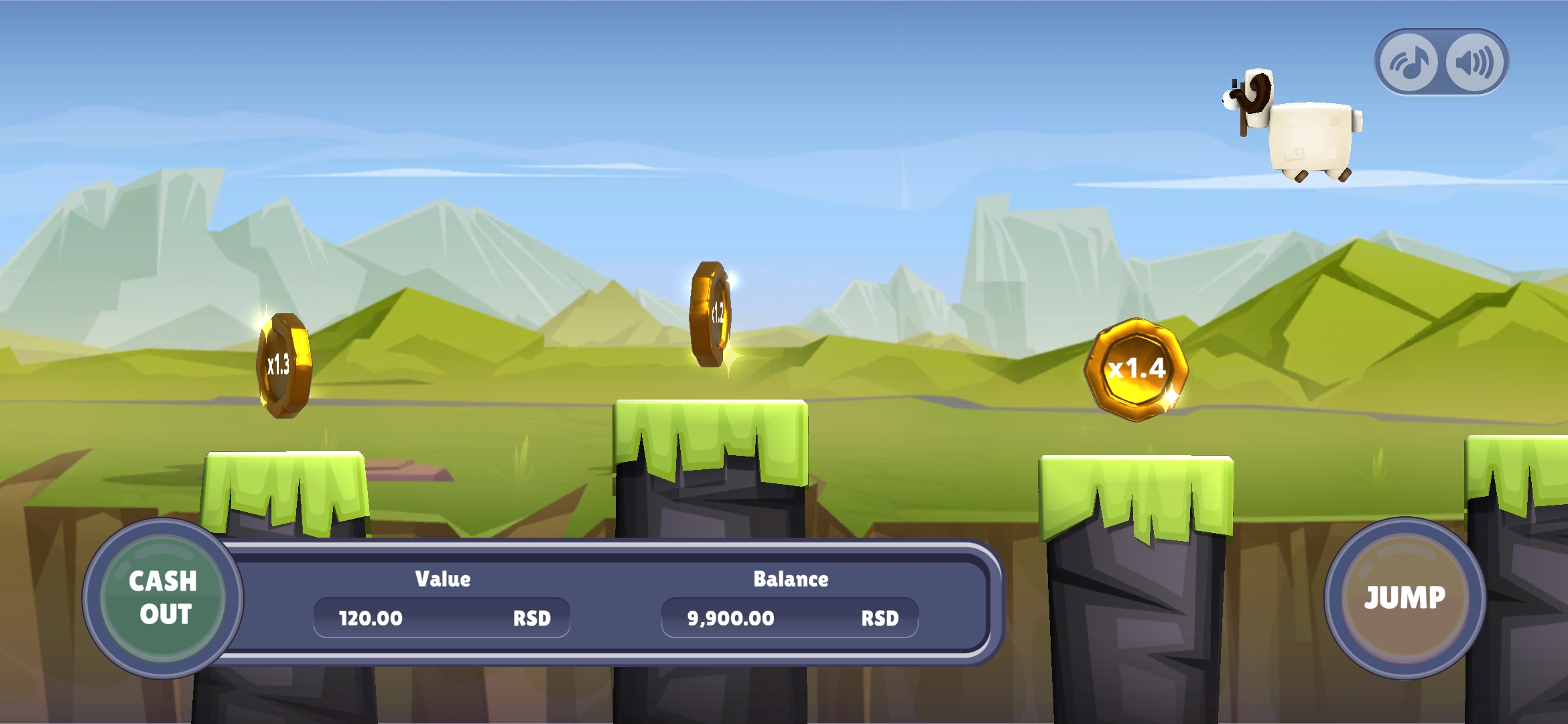1568x724 pixels.
Task: Mute sound effects with the speaker icon
Action: point(1474,62)
